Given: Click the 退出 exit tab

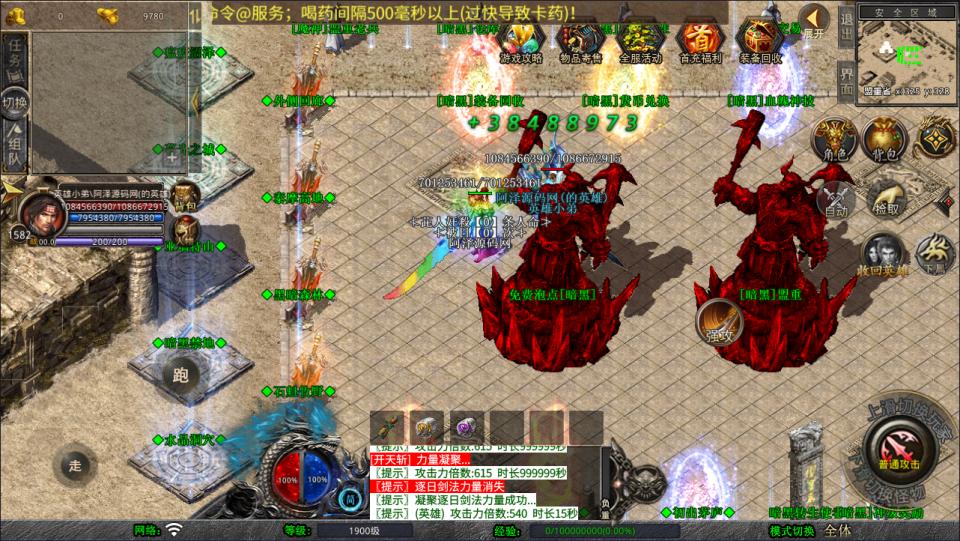Looking at the screenshot, I should tap(846, 21).
